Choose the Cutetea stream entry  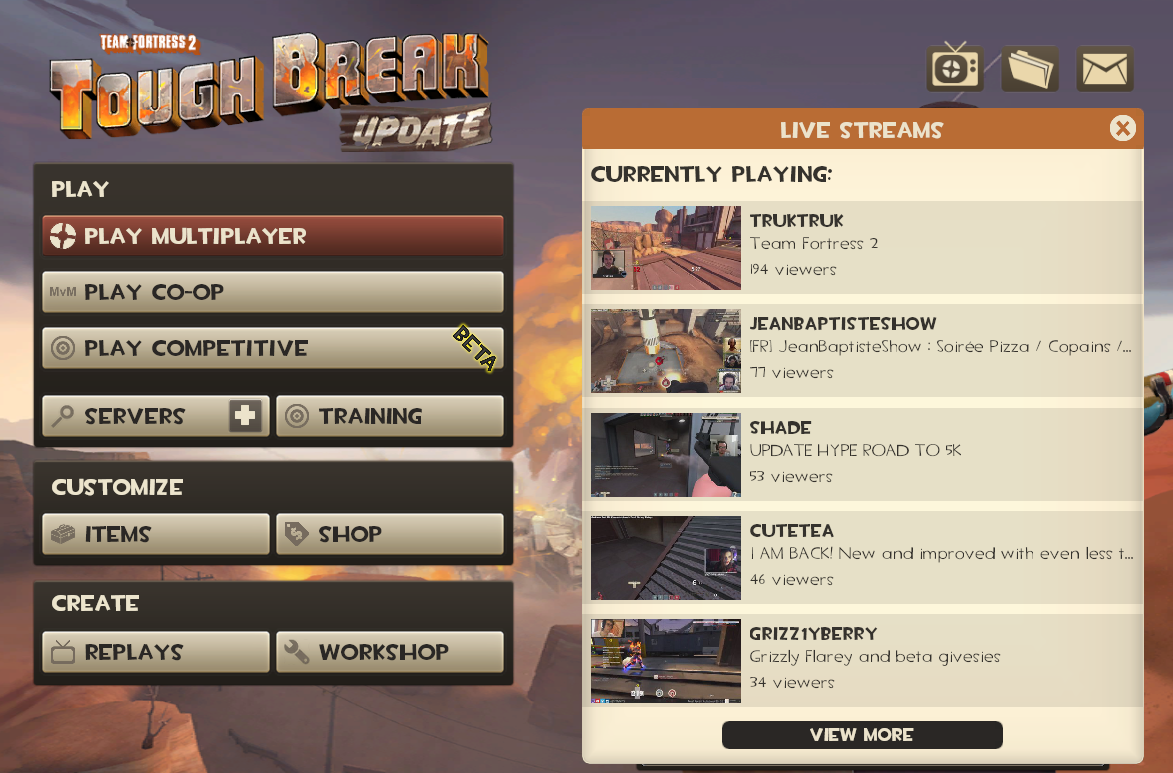click(x=862, y=556)
